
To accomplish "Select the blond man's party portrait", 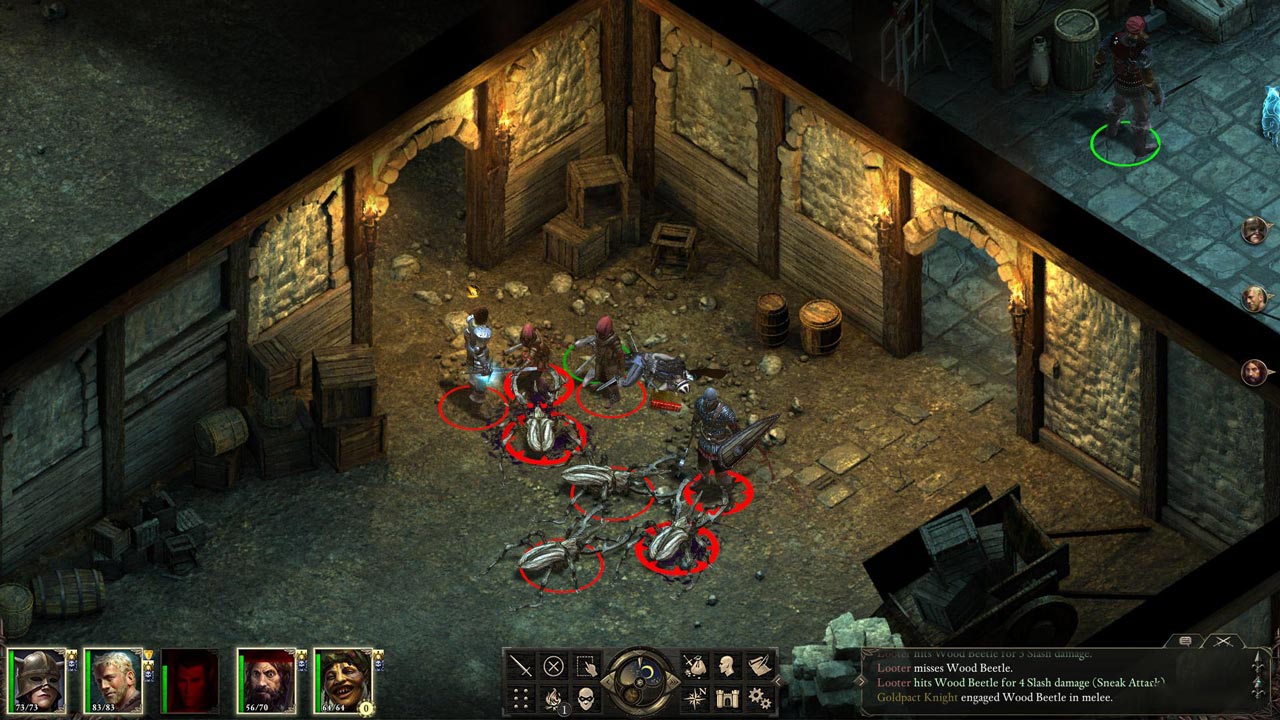I will 113,679.
